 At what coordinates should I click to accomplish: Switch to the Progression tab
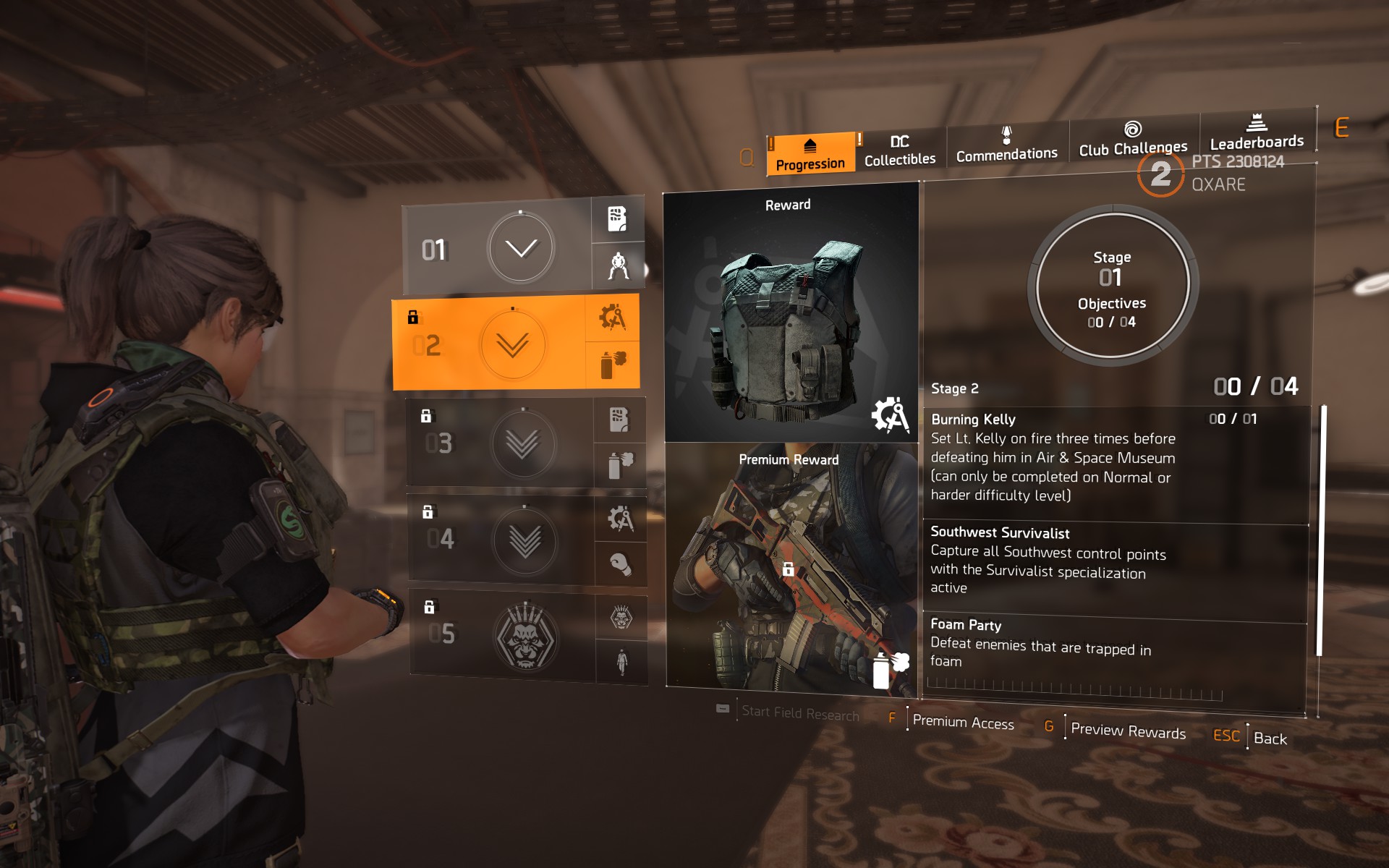(x=810, y=154)
